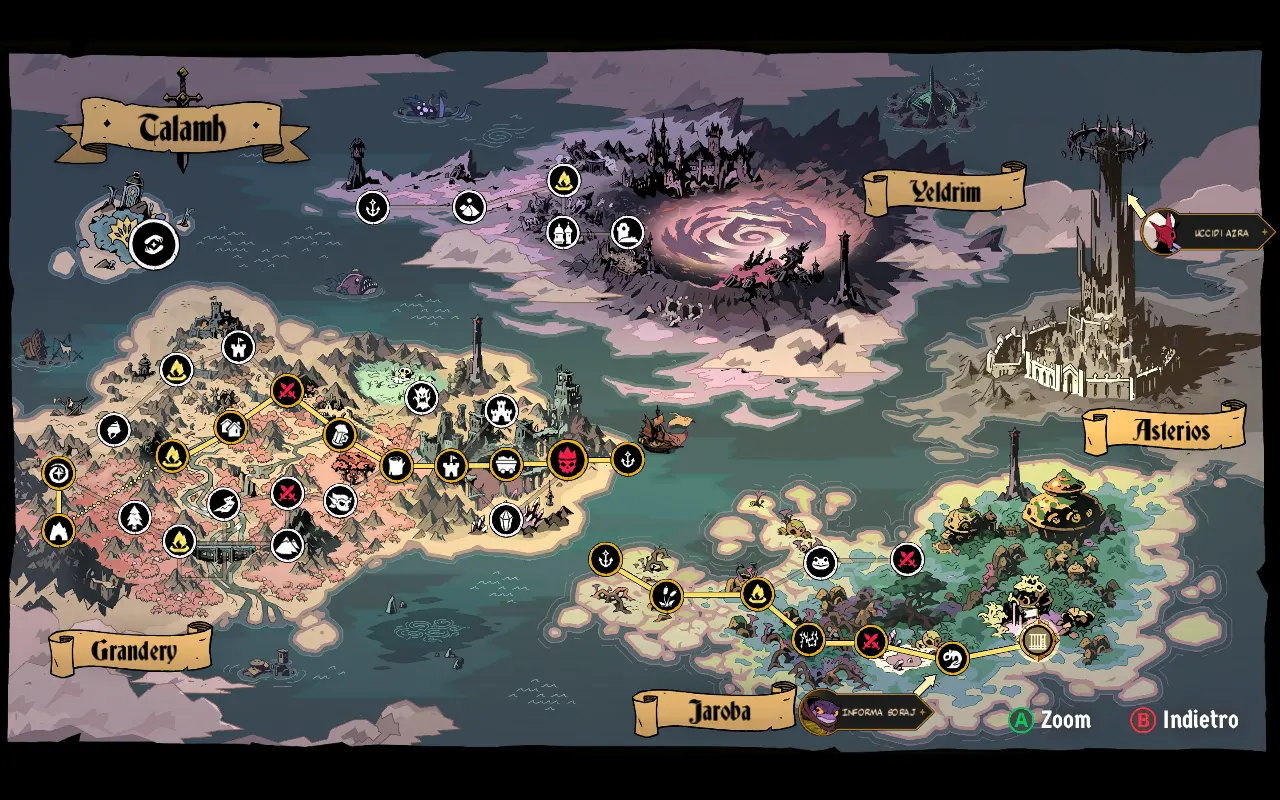1280x800 pixels.
Task: Choose the pine tree forest node
Action: pos(134,518)
